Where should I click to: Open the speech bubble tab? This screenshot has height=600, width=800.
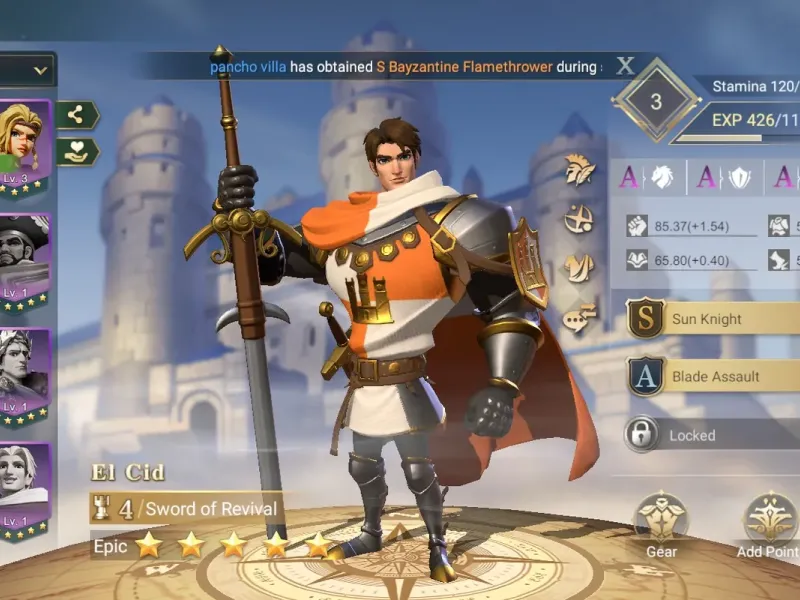[580, 317]
